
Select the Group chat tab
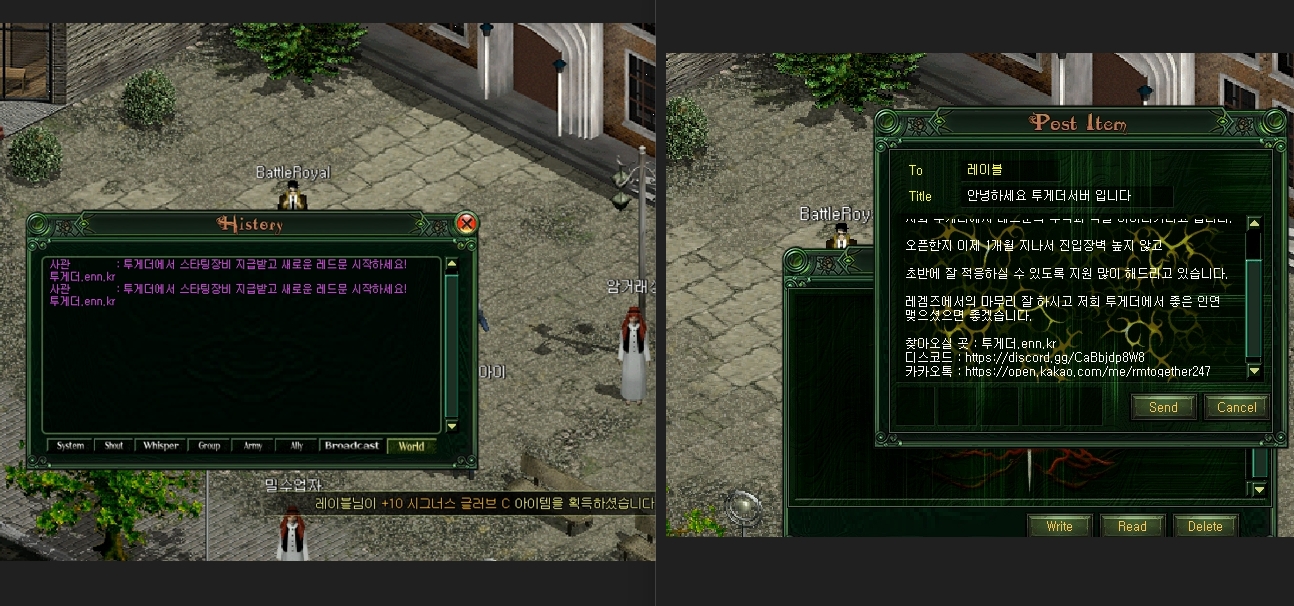tap(209, 446)
